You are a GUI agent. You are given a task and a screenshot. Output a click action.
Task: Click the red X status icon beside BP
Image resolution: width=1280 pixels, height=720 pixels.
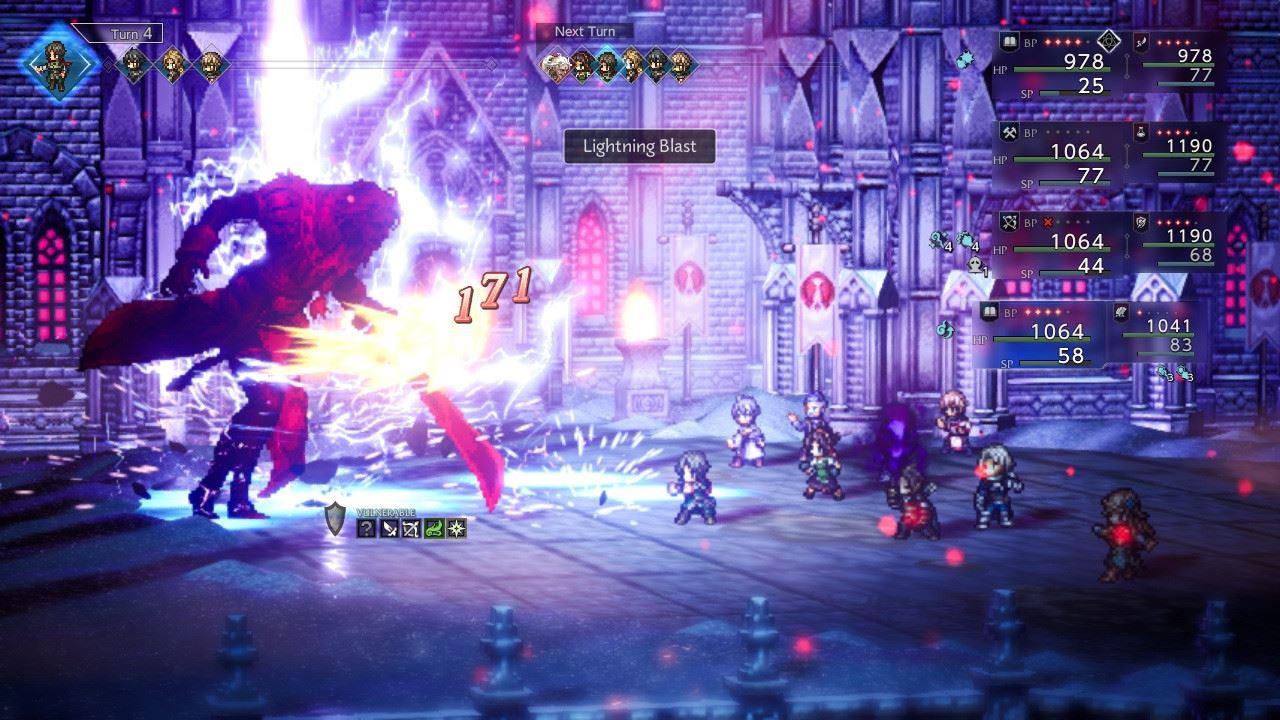tap(1047, 223)
